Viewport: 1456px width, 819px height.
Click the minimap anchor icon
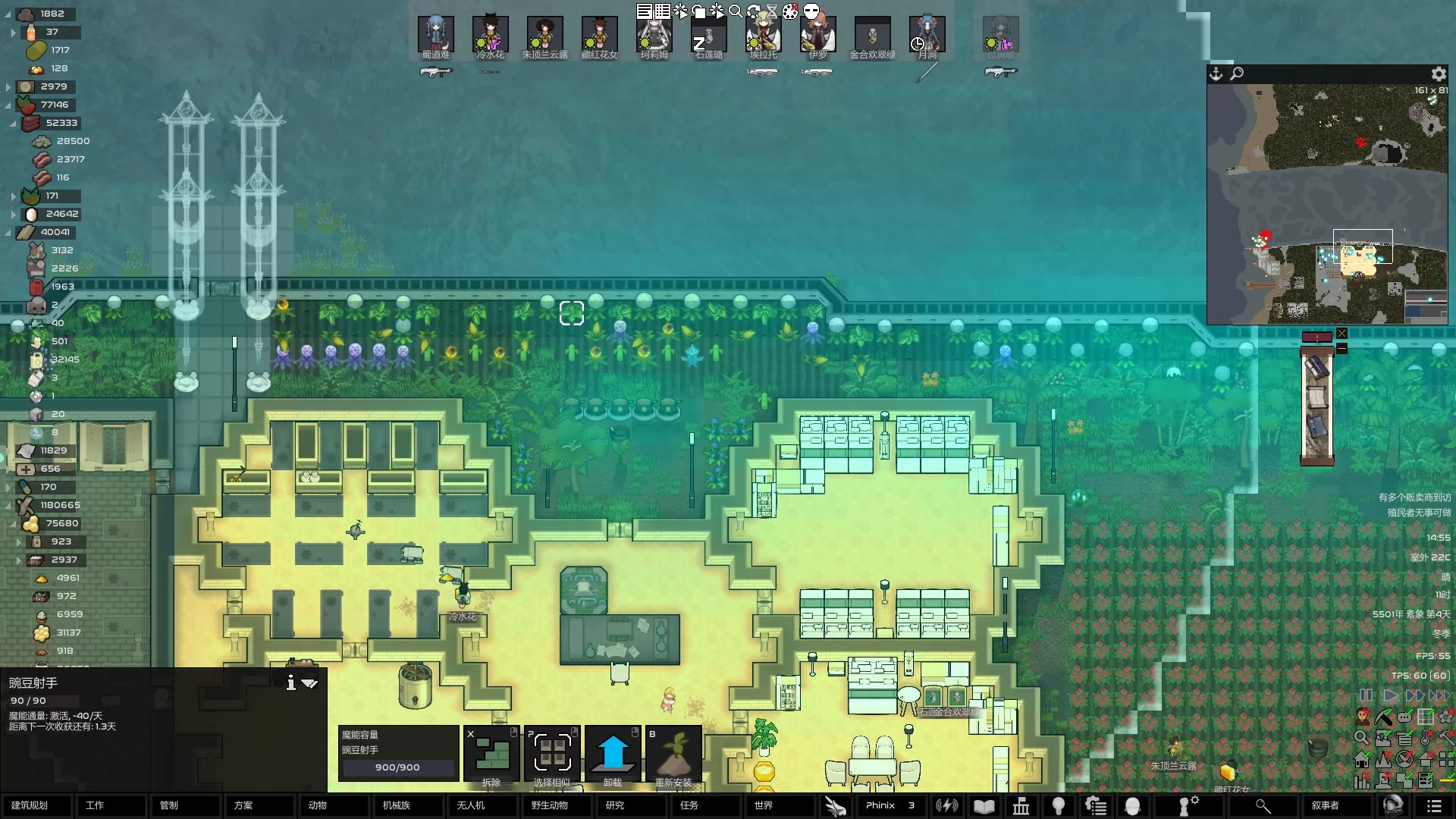tap(1216, 74)
